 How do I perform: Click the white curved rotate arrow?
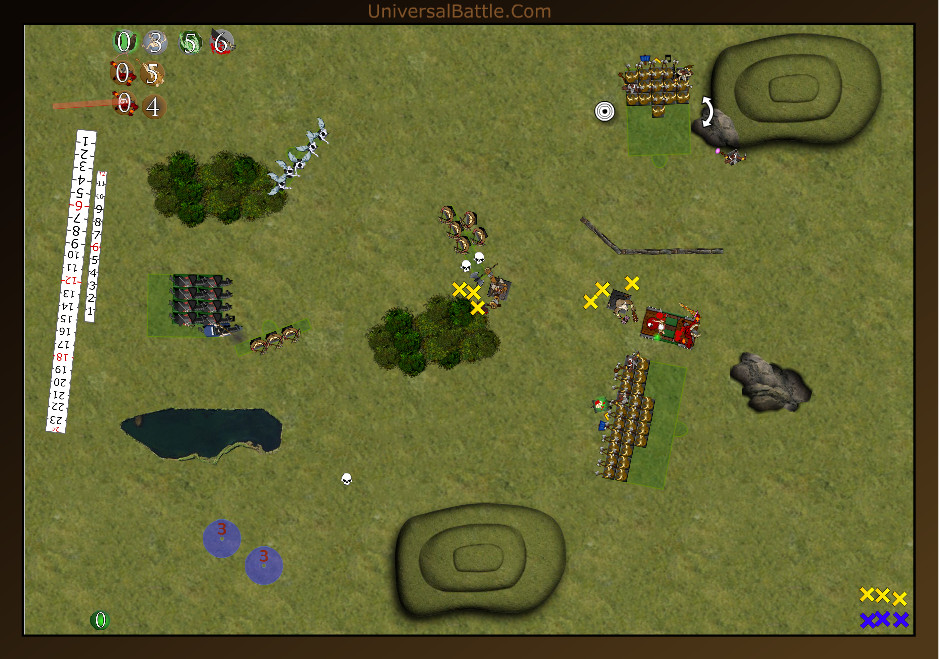tap(707, 111)
